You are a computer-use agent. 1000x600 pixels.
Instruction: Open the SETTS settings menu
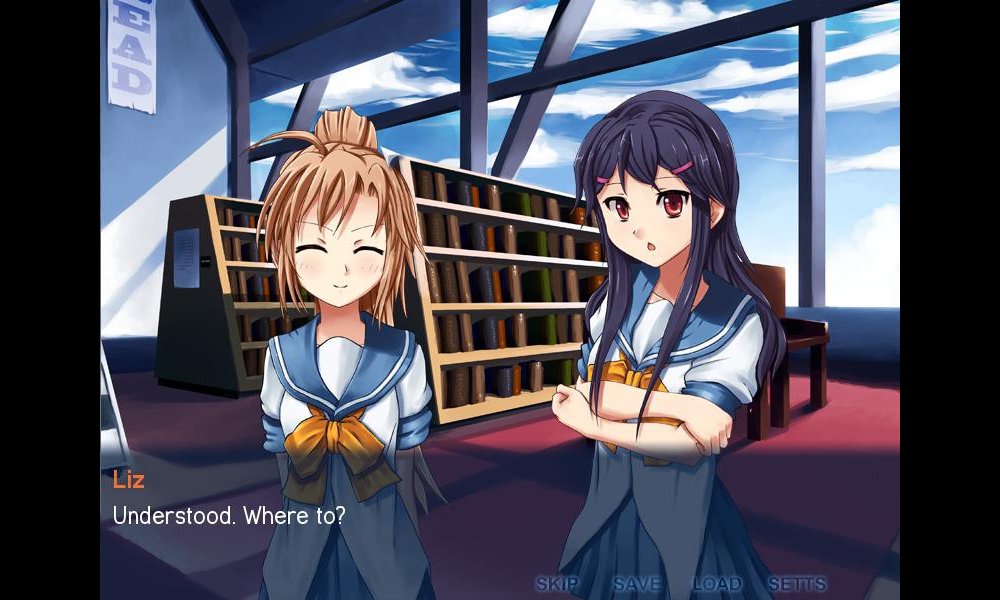[x=797, y=583]
